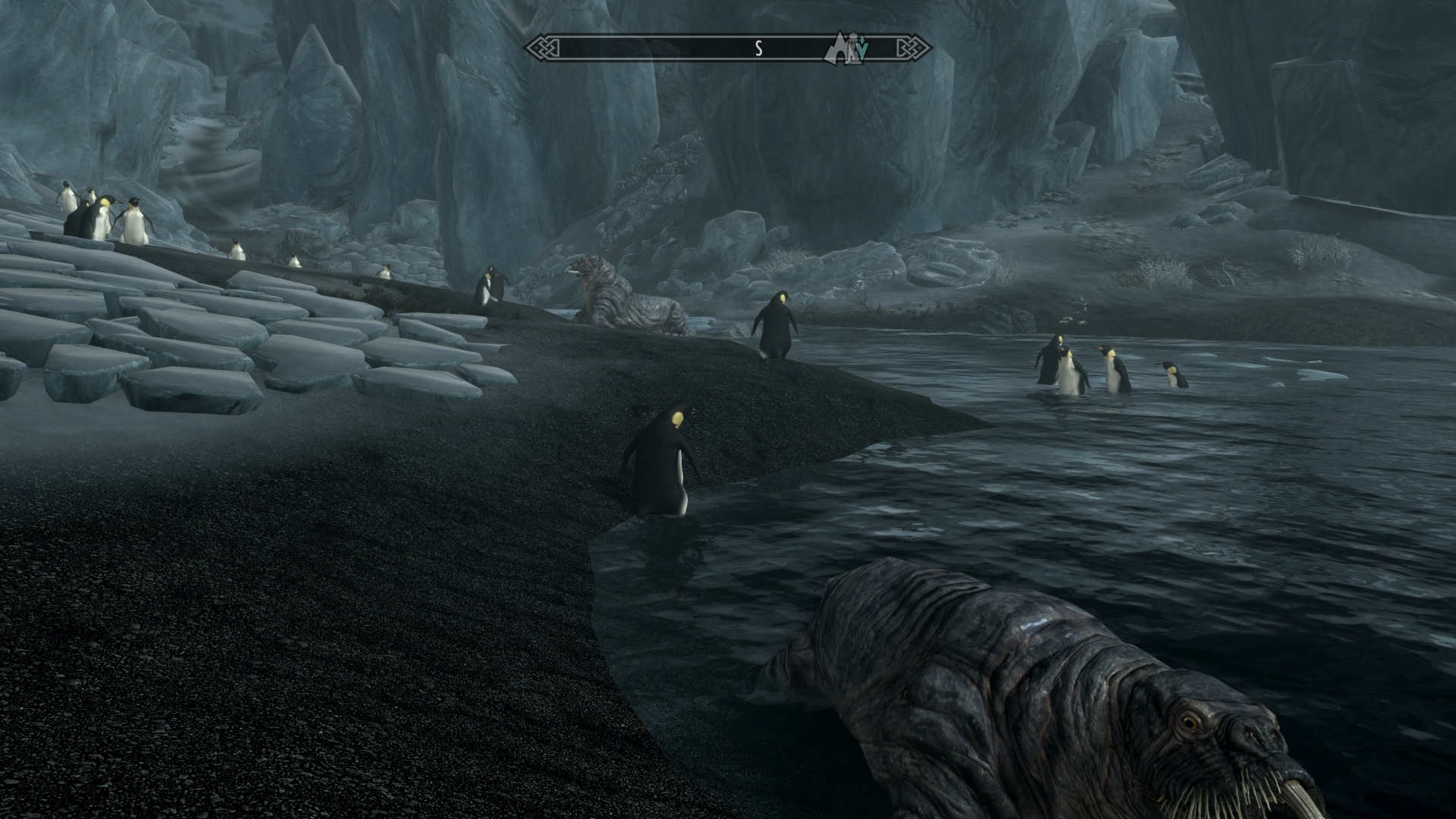Click the teal quest arrow marker
This screenshot has width=1456, height=819.
[863, 50]
